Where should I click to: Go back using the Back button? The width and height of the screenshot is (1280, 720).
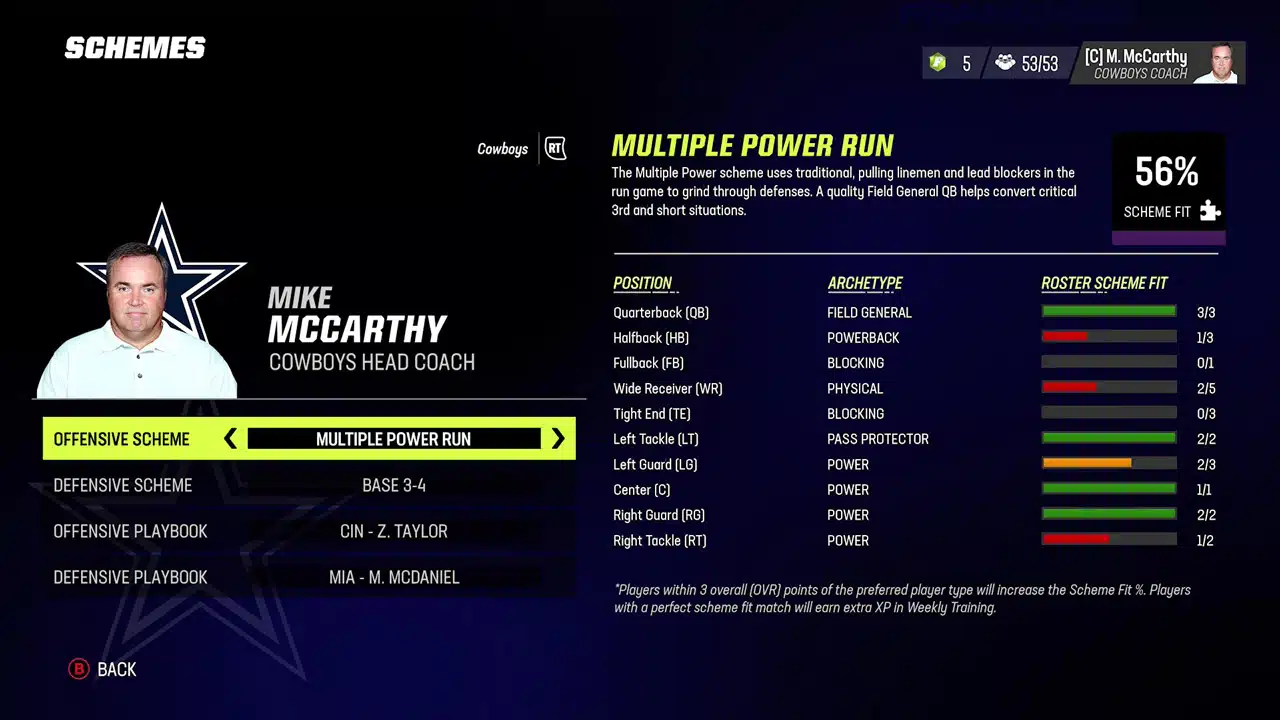pos(103,669)
